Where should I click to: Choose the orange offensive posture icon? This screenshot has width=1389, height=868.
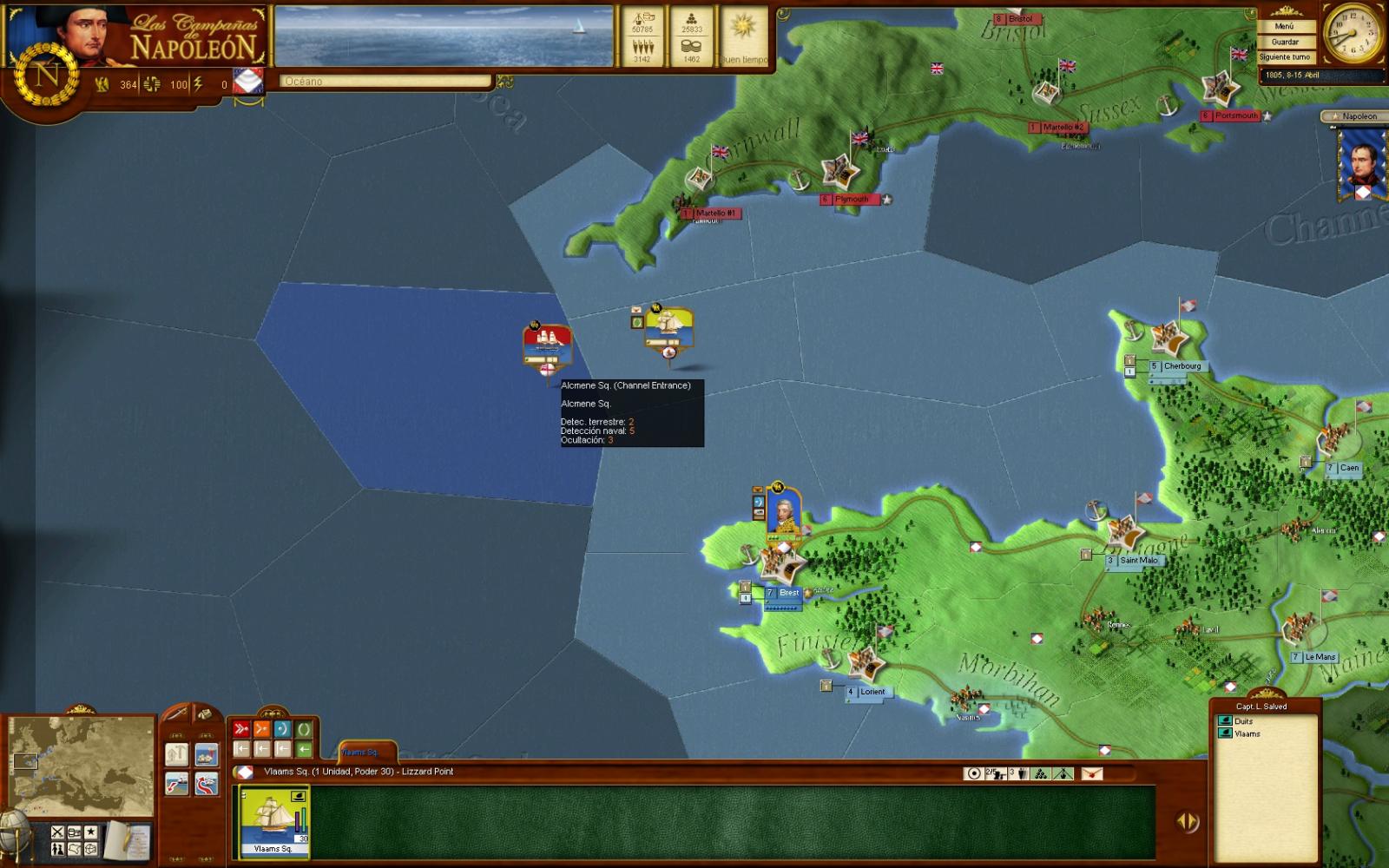click(x=262, y=729)
